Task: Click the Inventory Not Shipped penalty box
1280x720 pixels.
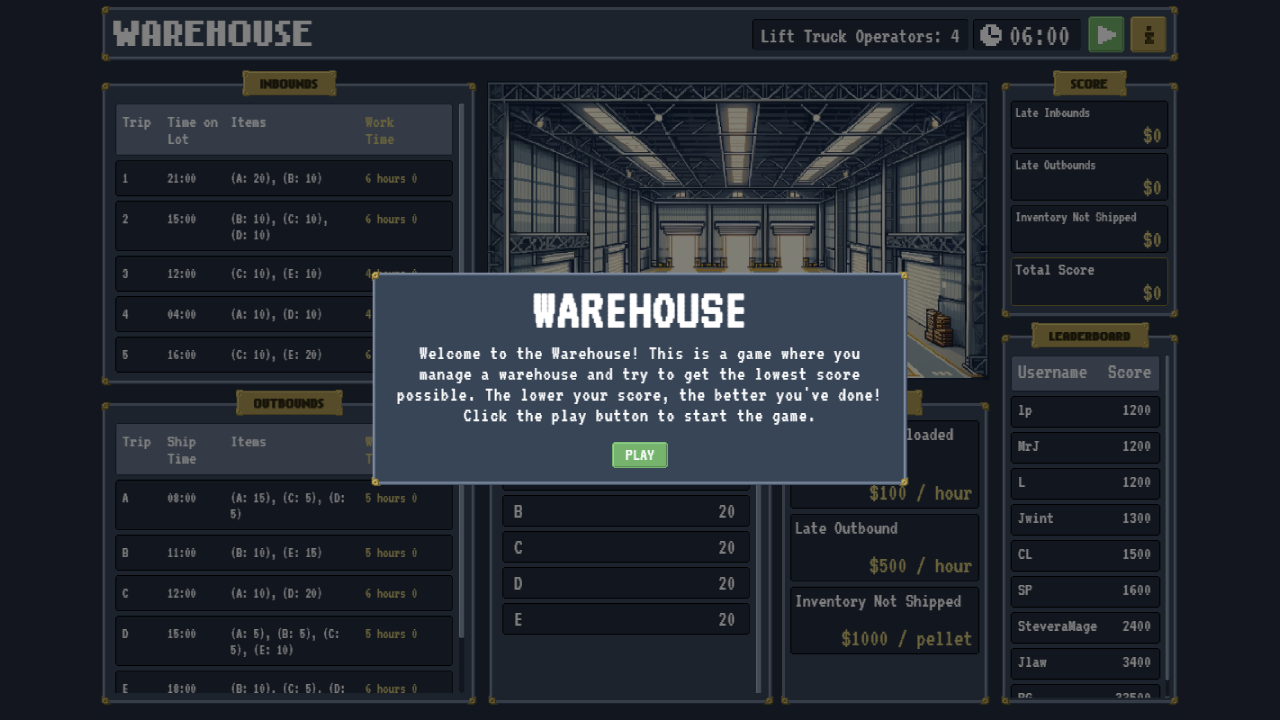Action: (x=884, y=620)
